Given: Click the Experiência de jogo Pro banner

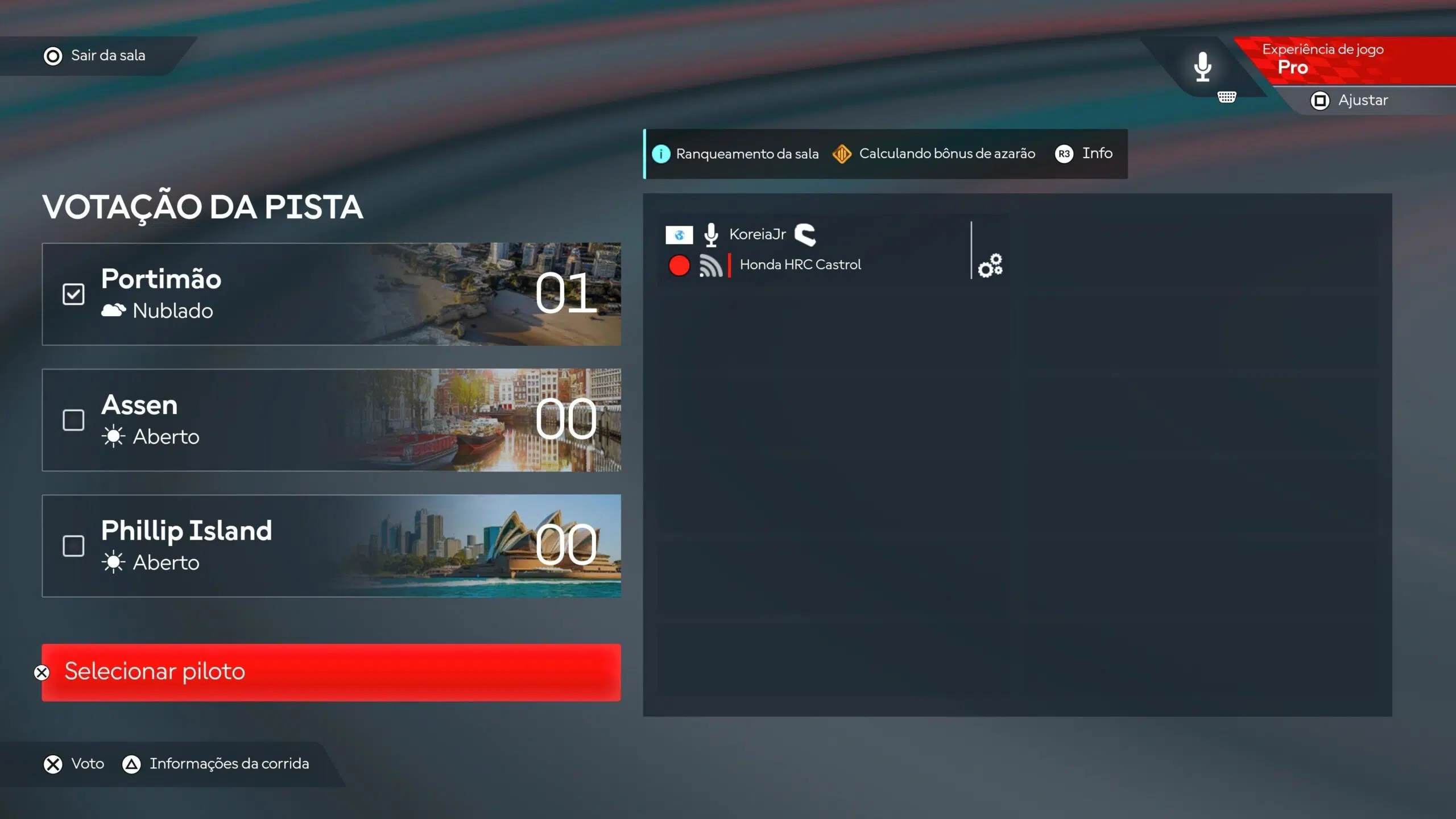Looking at the screenshot, I should tap(1342, 60).
